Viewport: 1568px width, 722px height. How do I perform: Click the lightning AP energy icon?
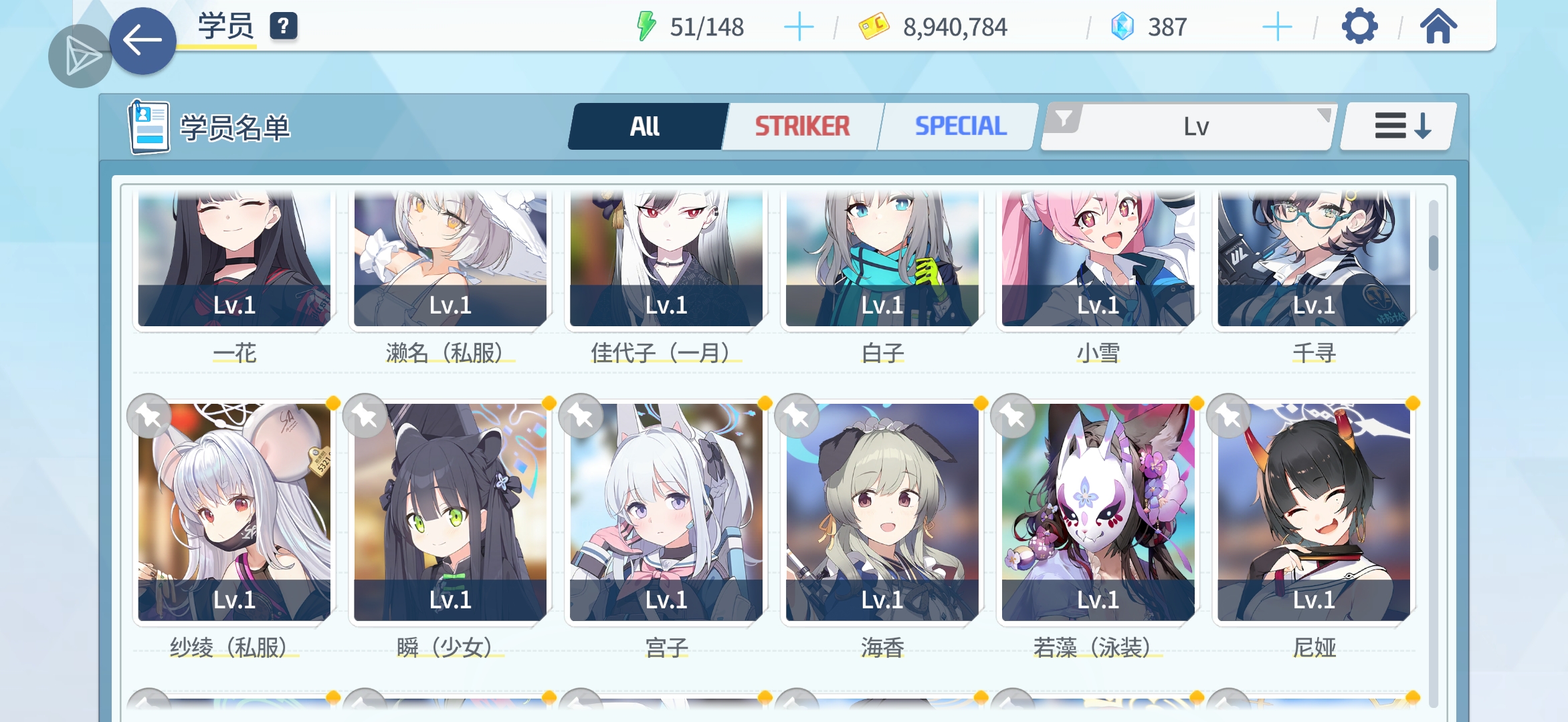648,27
